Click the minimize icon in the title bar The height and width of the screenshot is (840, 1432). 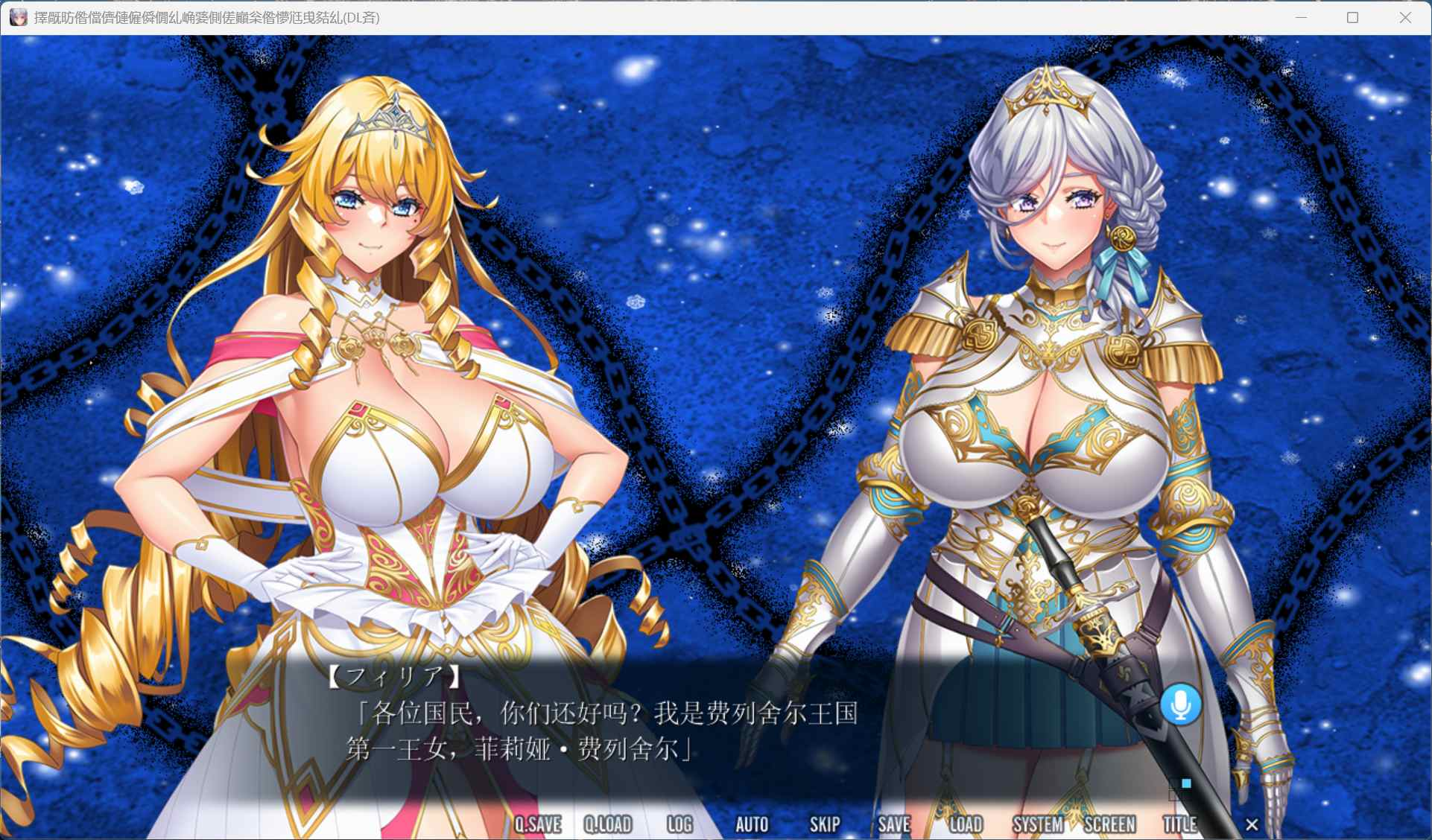1301,16
